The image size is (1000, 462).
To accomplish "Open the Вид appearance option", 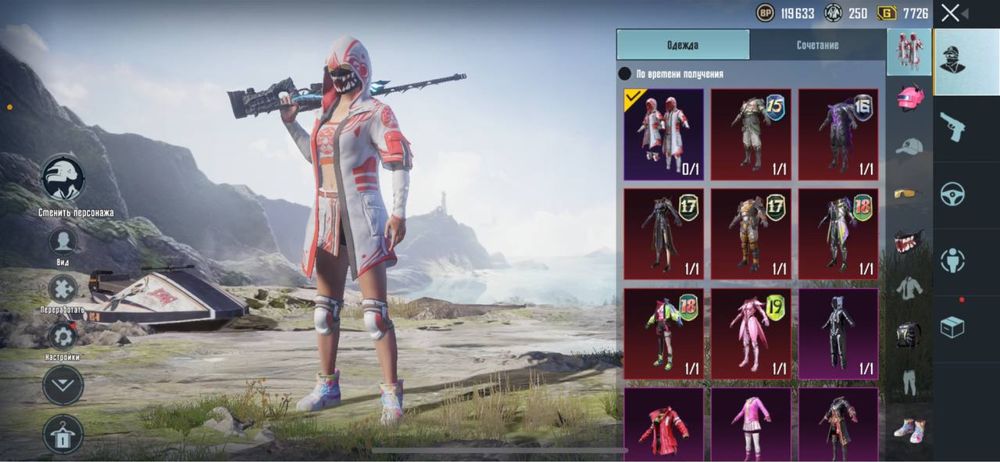I will click(63, 241).
